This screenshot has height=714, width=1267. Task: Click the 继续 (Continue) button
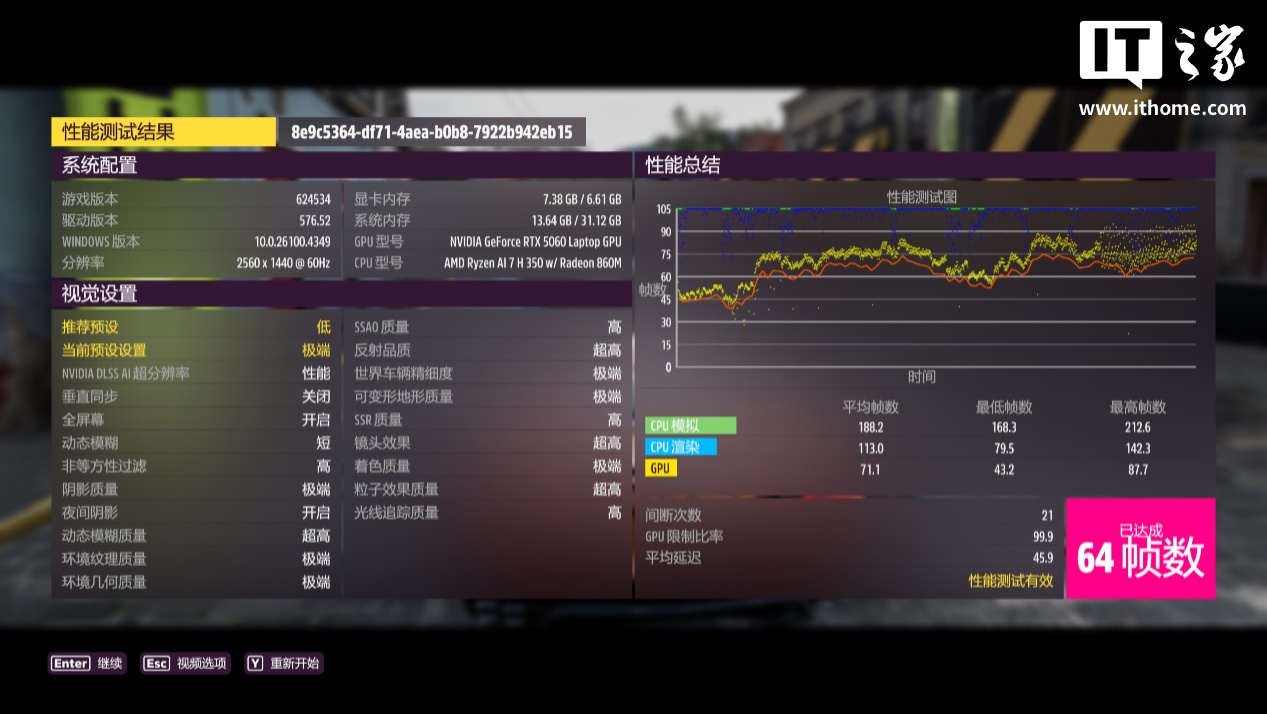88,663
